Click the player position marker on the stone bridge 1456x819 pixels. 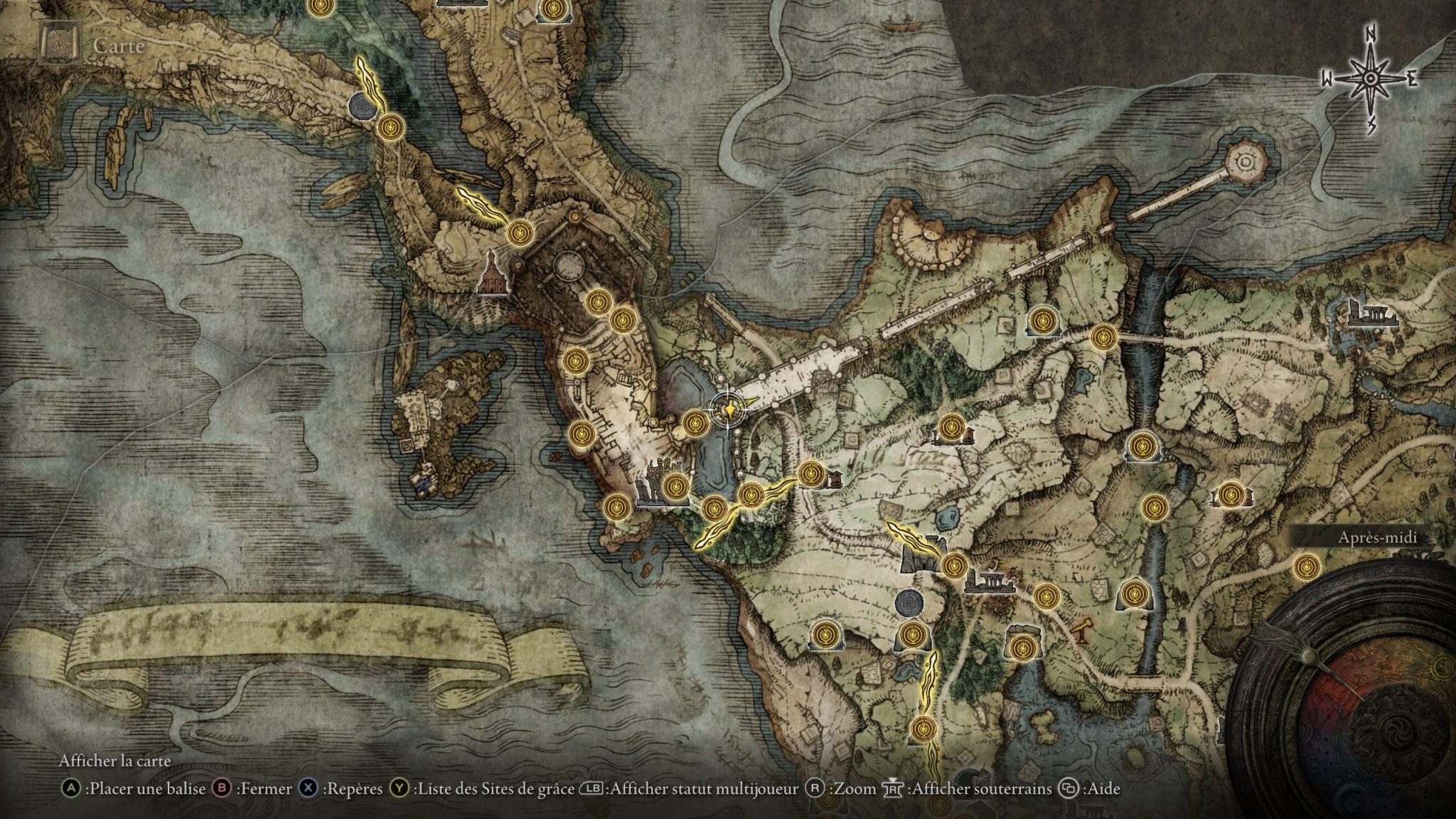tap(729, 411)
